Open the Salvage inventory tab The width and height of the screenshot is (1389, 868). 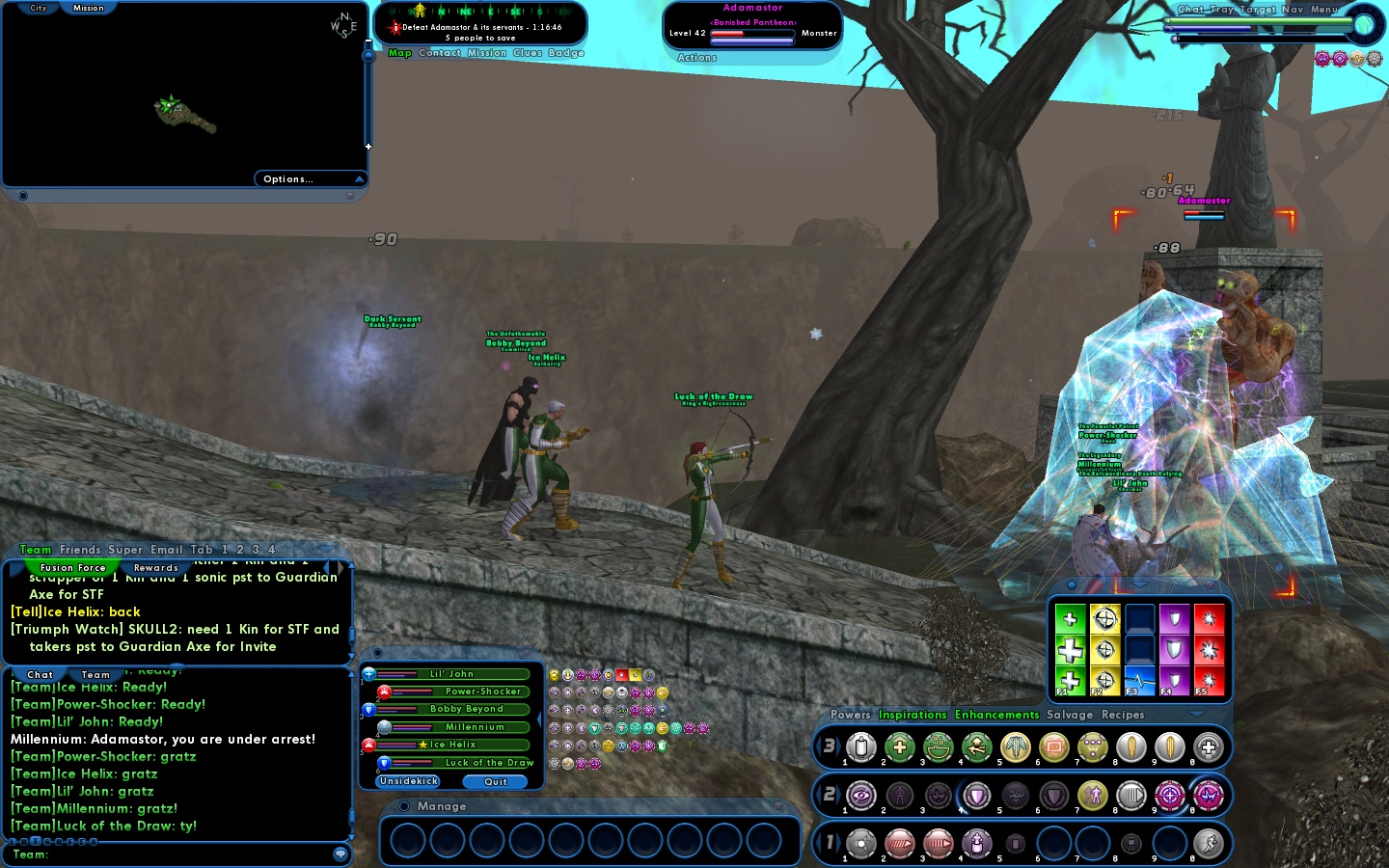[1070, 715]
